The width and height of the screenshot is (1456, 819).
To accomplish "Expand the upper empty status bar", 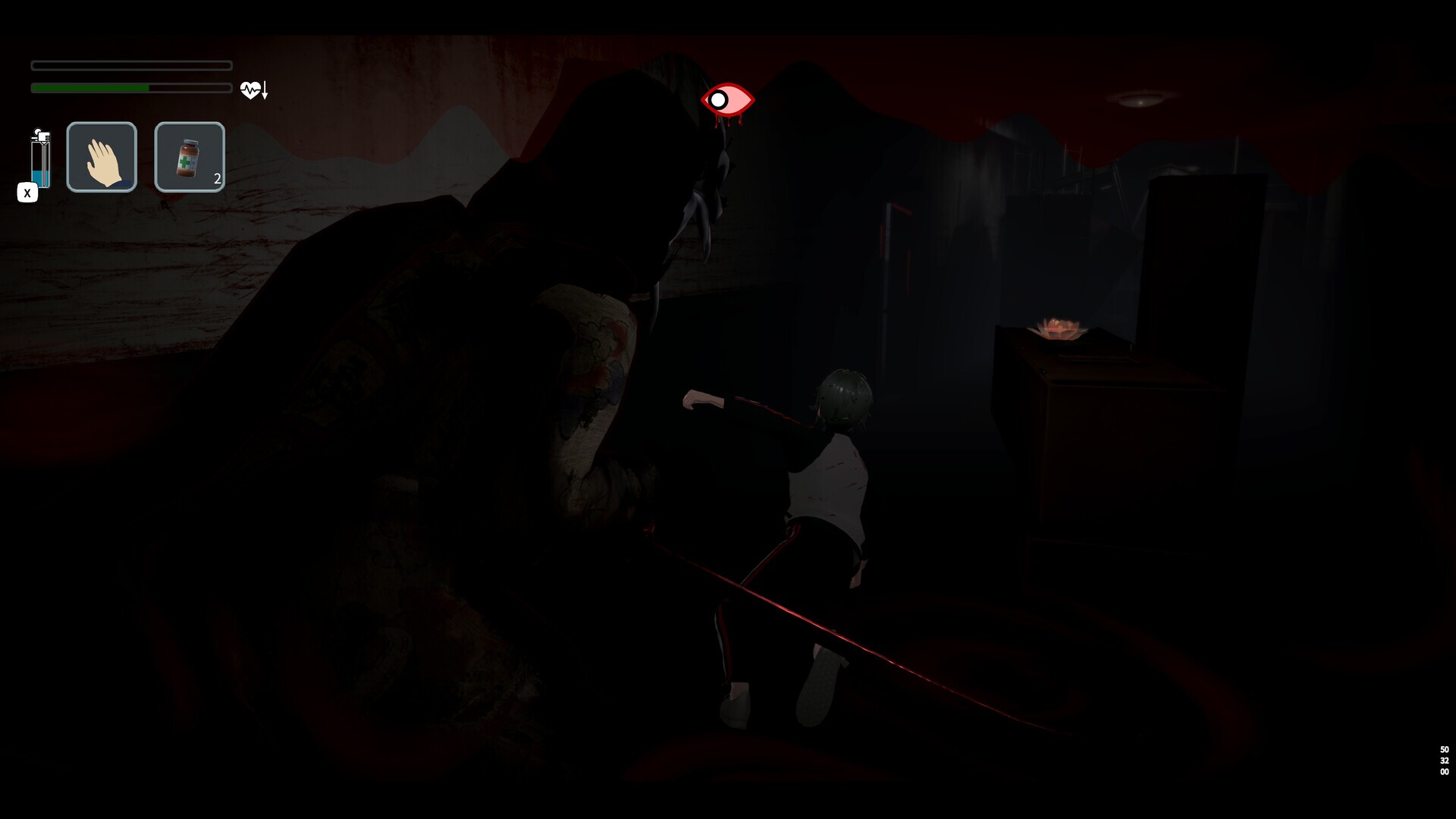I will pos(130,66).
